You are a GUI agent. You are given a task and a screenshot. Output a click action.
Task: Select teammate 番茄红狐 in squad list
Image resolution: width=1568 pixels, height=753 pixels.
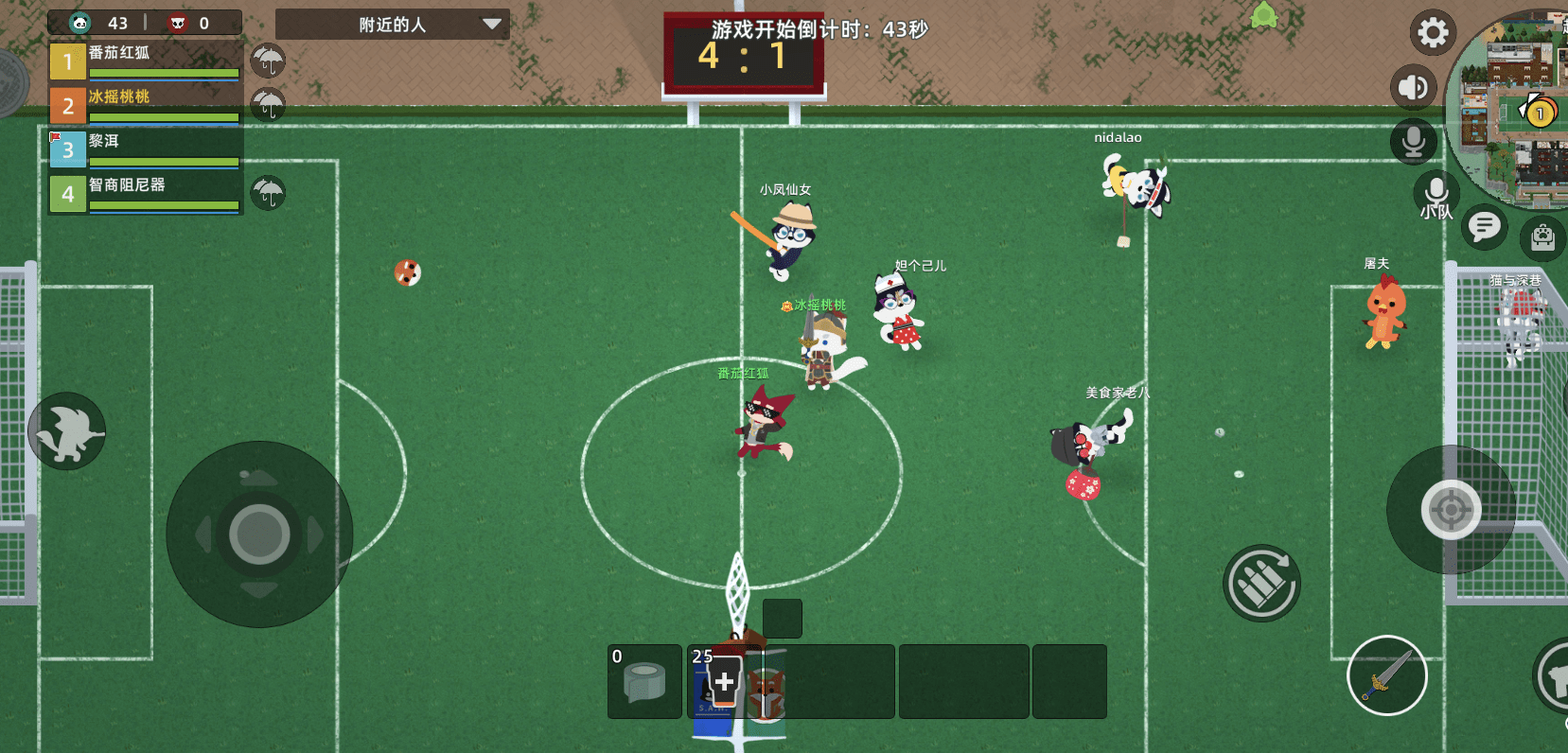[x=144, y=61]
